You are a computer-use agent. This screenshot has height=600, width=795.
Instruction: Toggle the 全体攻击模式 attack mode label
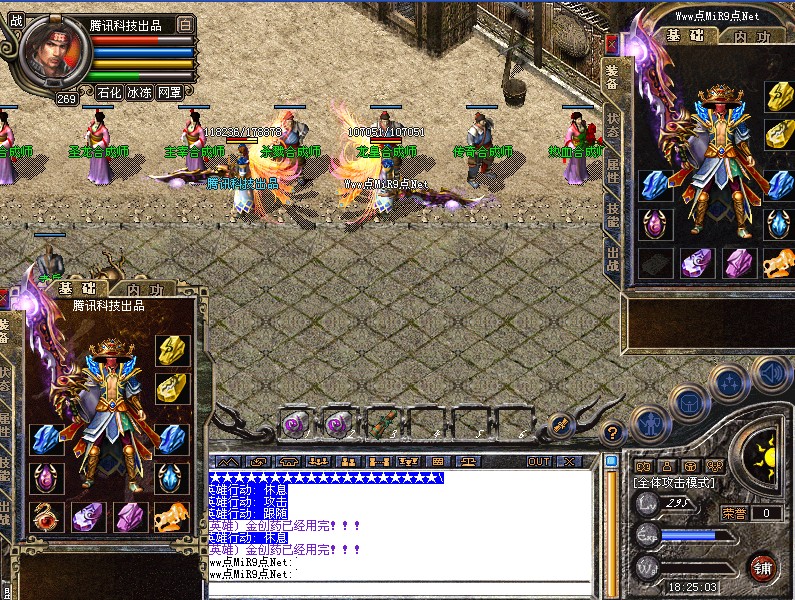tap(675, 482)
